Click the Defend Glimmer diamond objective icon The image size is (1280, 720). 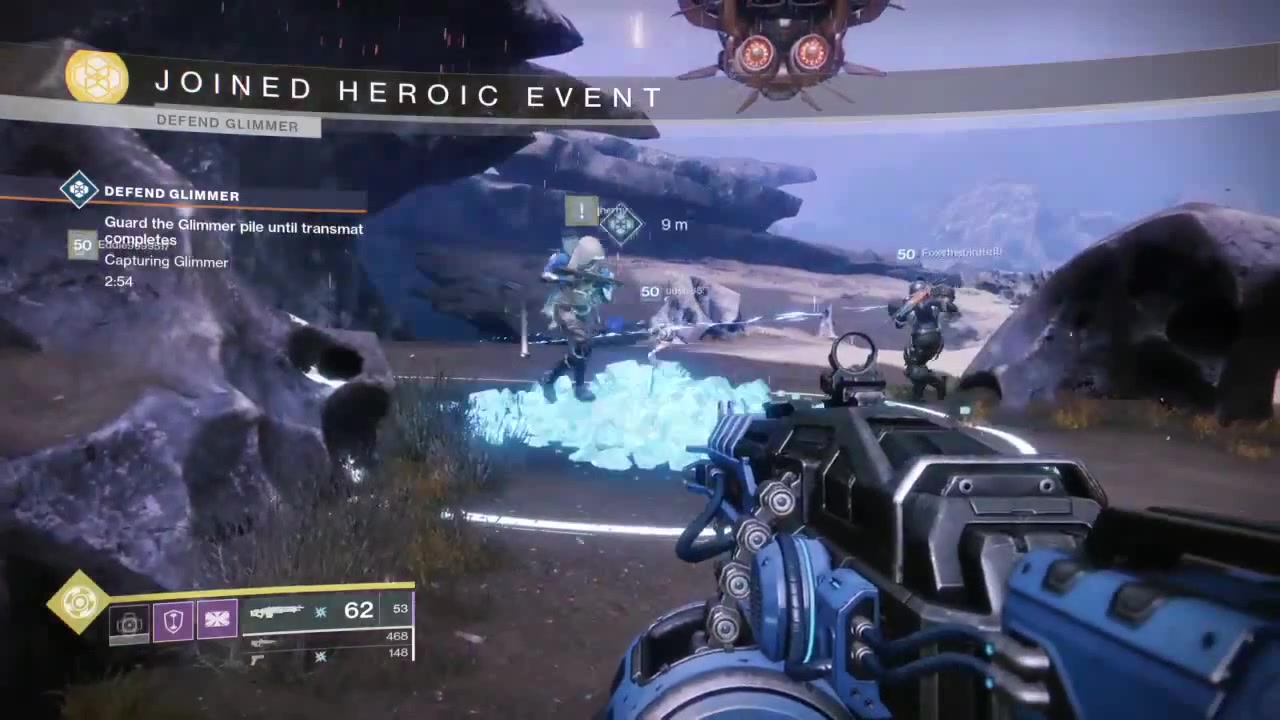coord(79,190)
